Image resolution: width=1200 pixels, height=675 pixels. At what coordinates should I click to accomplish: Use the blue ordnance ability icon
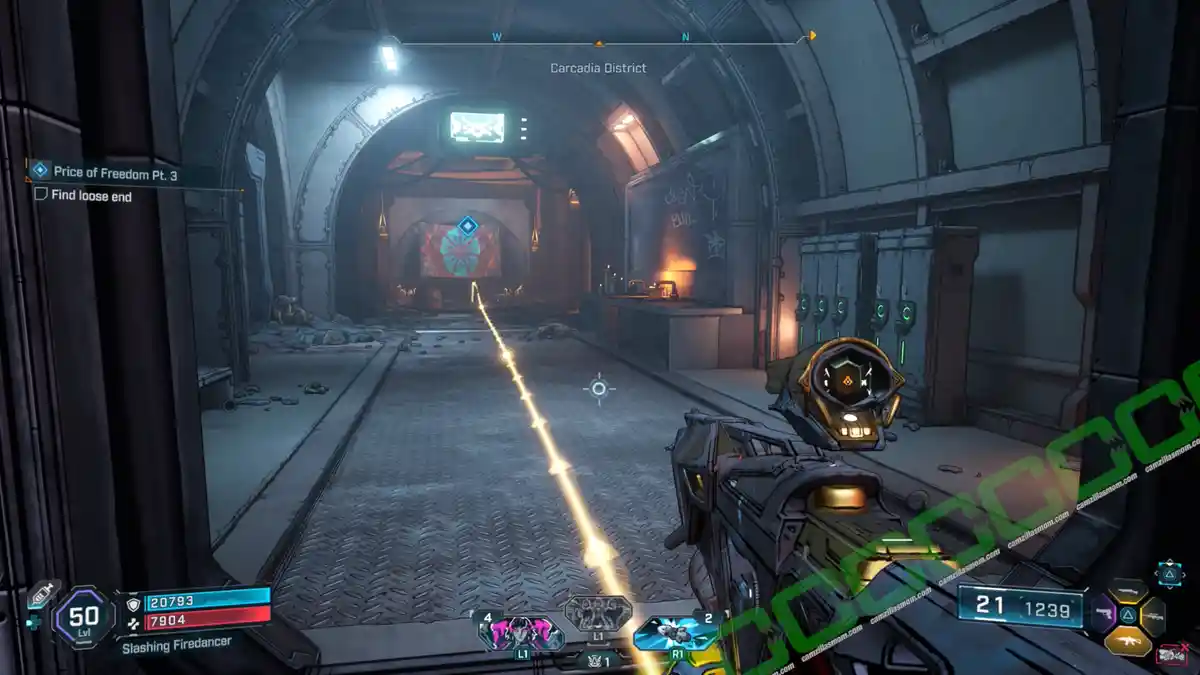(x=676, y=631)
